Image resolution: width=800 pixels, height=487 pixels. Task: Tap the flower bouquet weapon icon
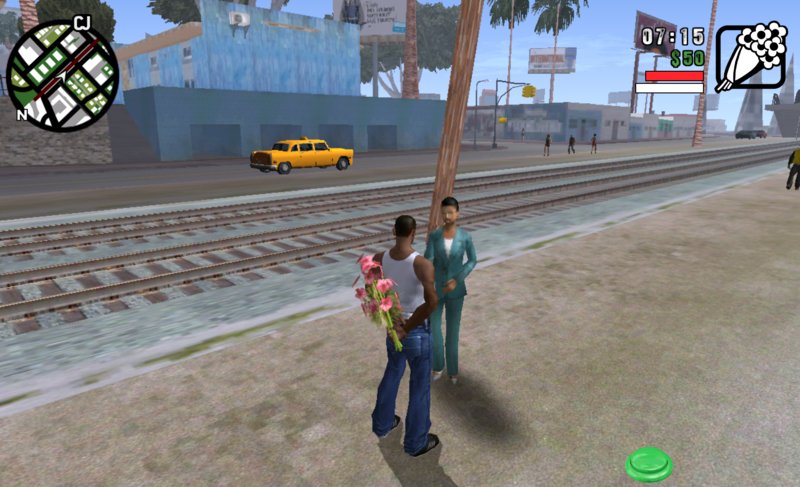750,58
